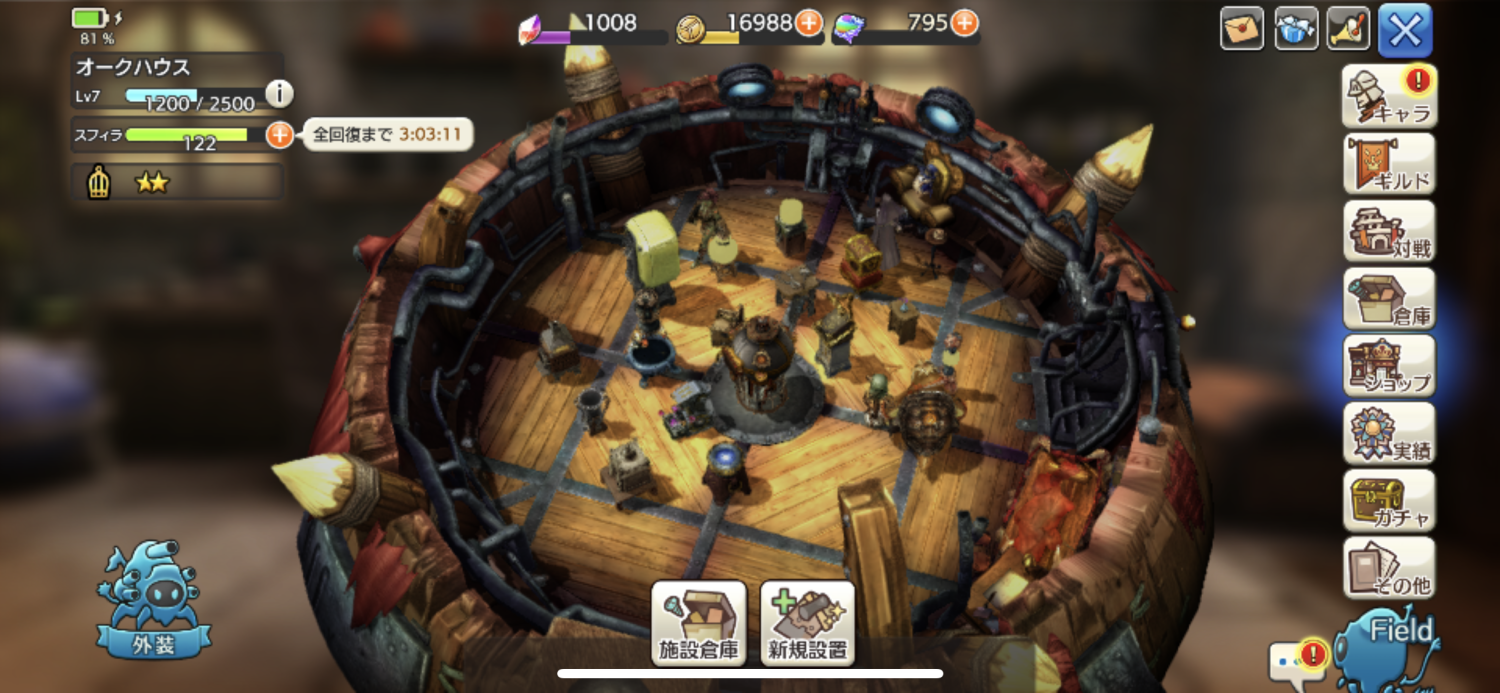Open the ガチャ gacha chest
The width and height of the screenshot is (1500, 693).
pyautogui.click(x=1389, y=500)
